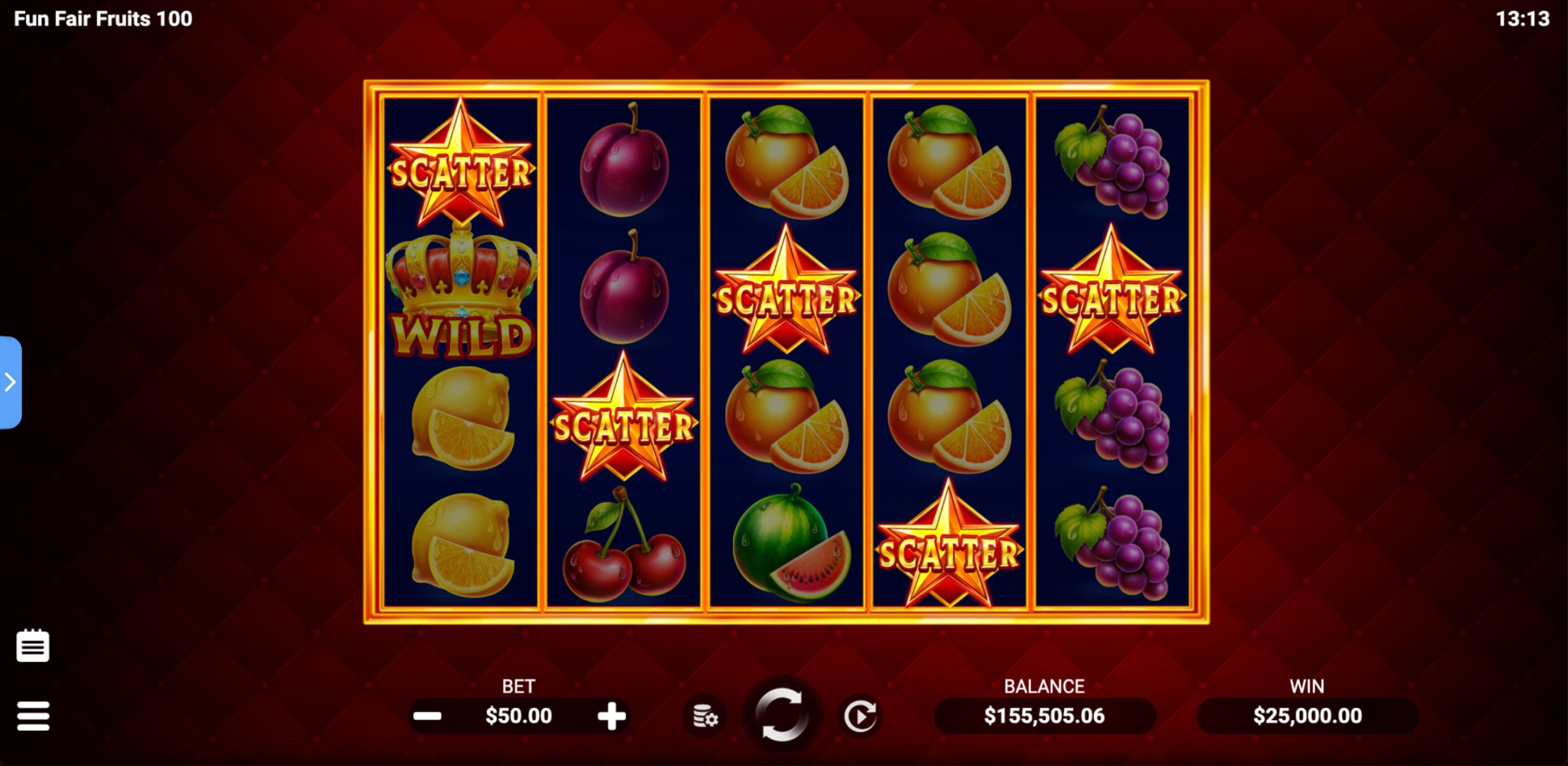Screen dimensions: 1568x766
Task: Expand the blue side panel arrow
Action: [x=10, y=382]
